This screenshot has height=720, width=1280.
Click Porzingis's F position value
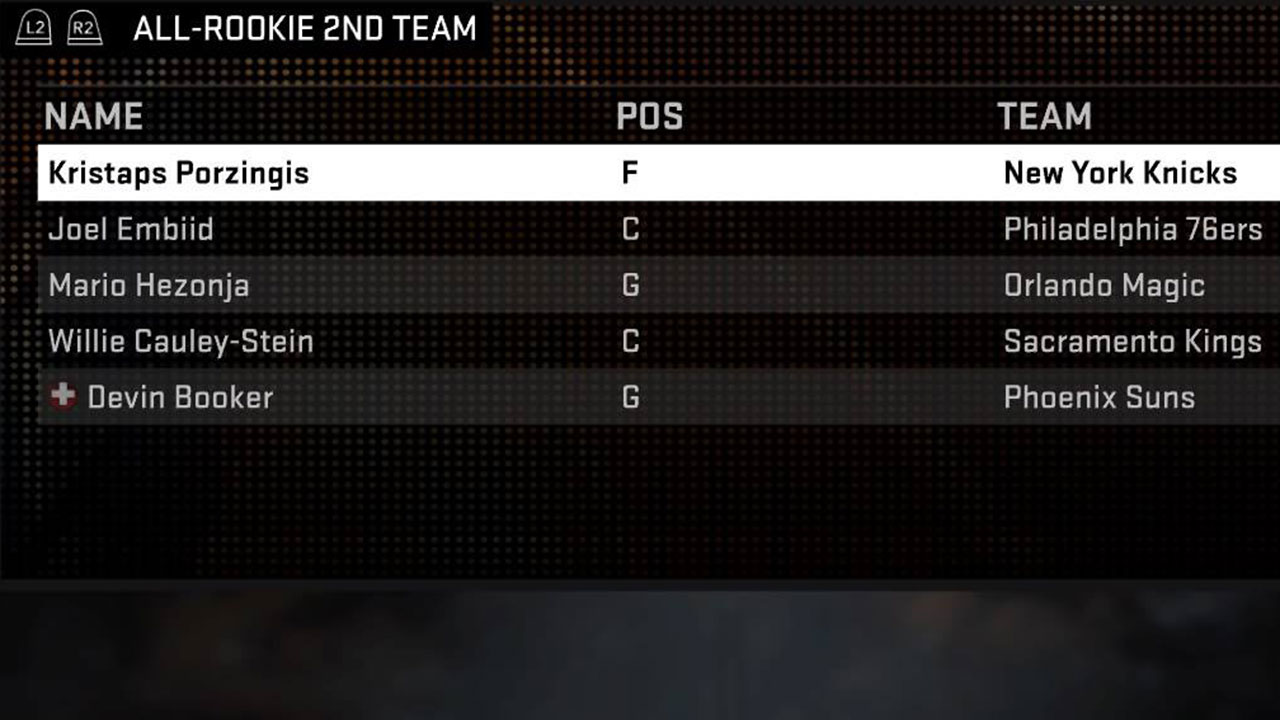point(629,172)
